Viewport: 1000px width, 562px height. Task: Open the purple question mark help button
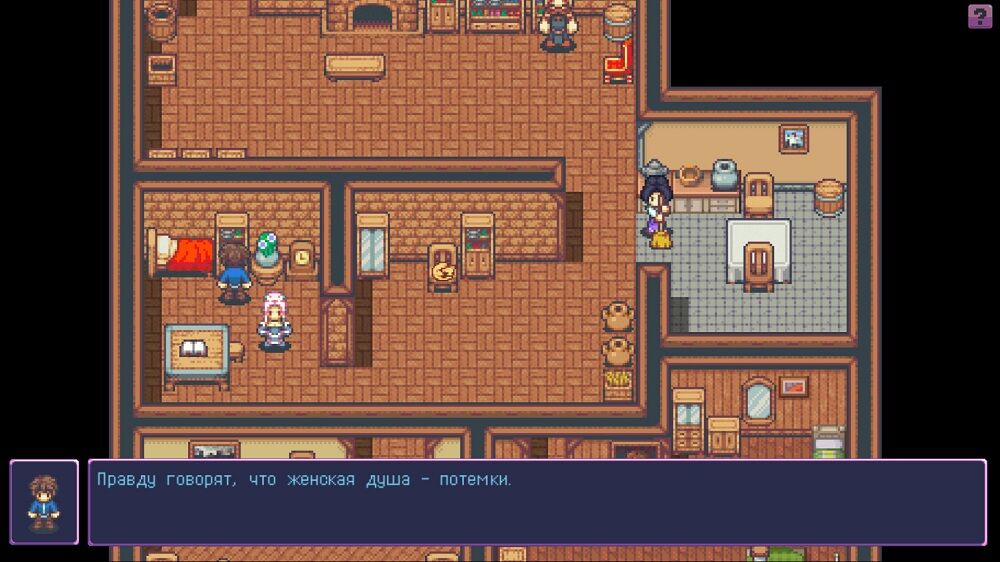point(979,16)
